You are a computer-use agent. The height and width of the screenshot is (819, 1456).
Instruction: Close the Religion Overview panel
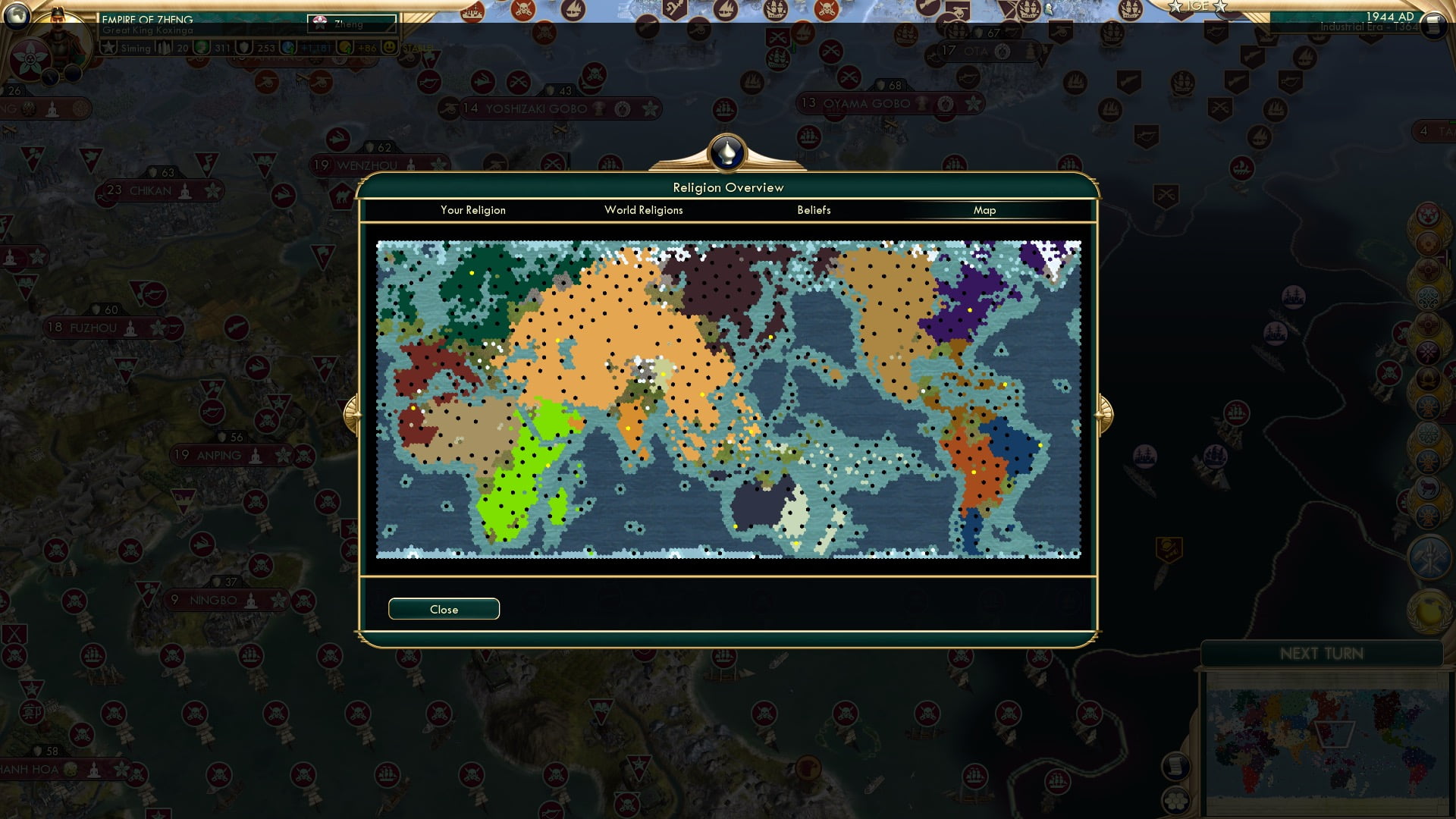(x=444, y=609)
